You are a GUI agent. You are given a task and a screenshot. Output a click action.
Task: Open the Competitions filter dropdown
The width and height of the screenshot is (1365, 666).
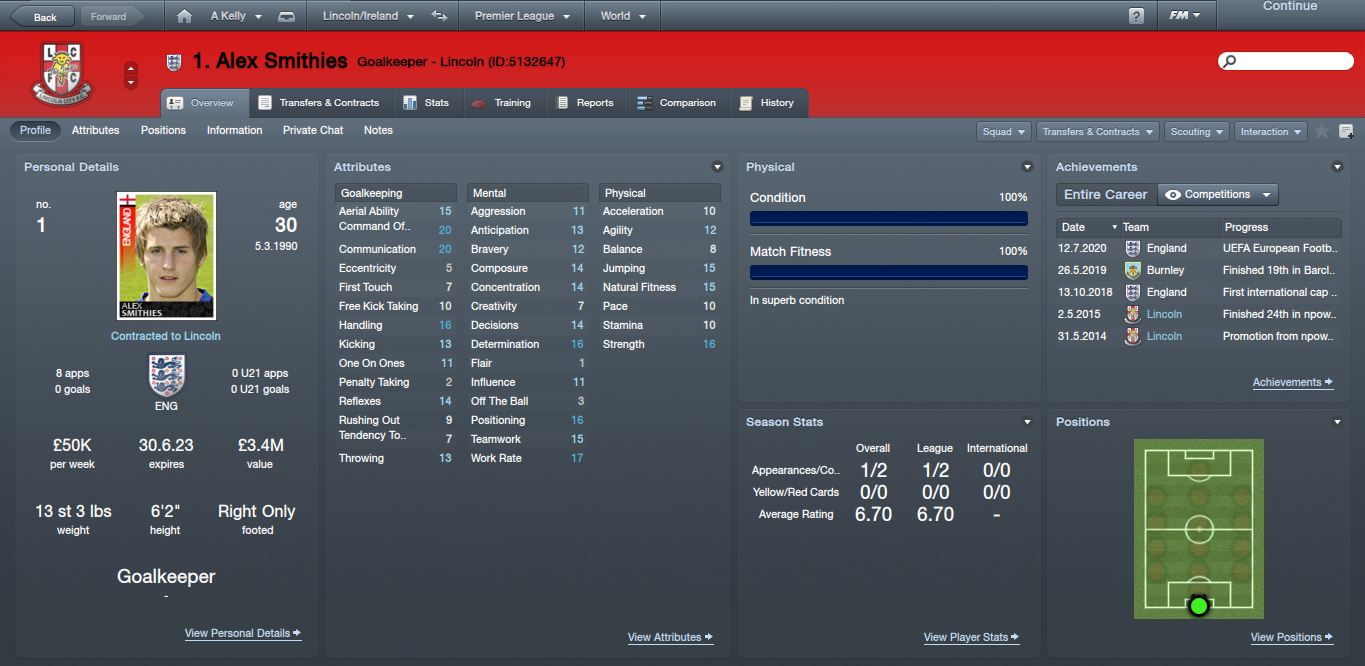pyautogui.click(x=1217, y=194)
